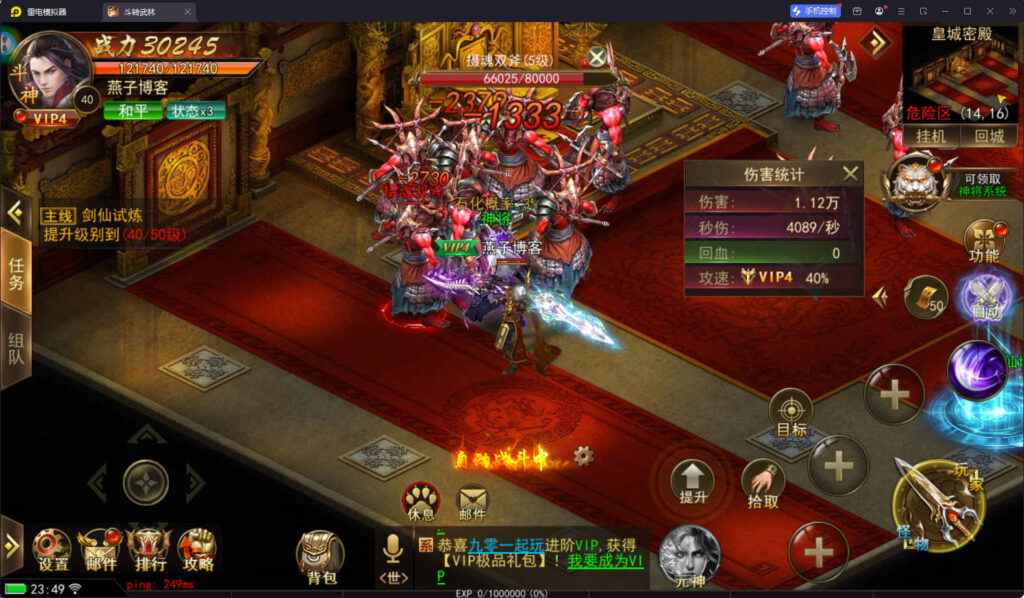Open the 元神 spirit portrait

click(x=690, y=553)
